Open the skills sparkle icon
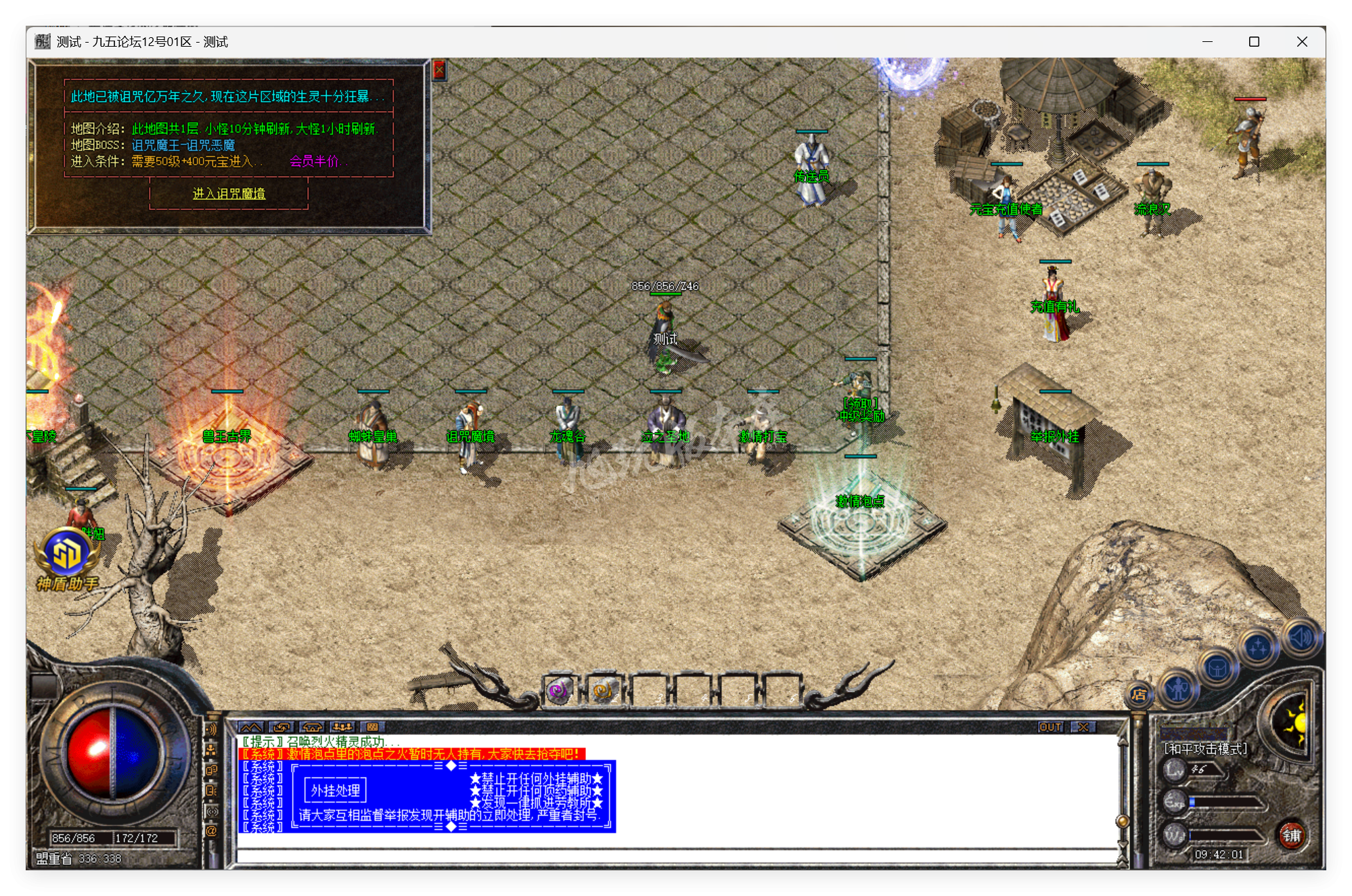This screenshot has height=896, width=1352. 1257,647
